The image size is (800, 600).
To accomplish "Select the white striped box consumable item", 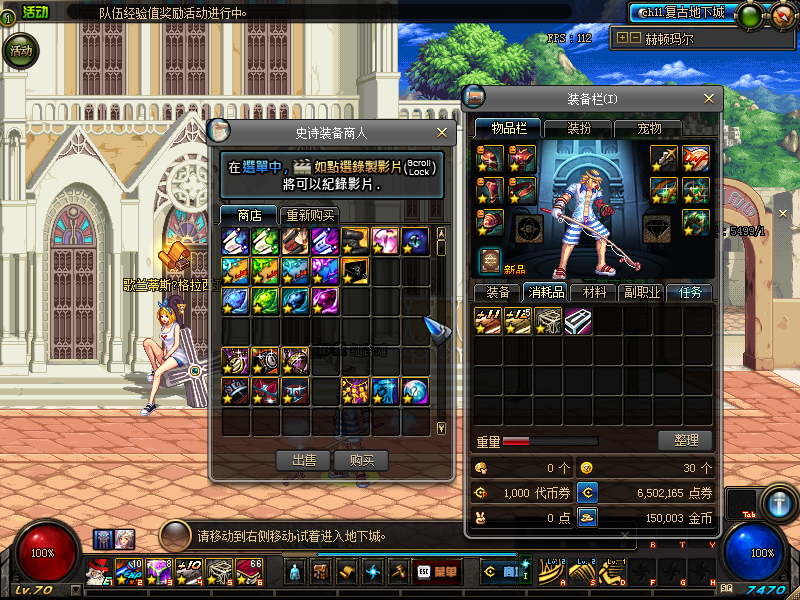I will coord(577,320).
